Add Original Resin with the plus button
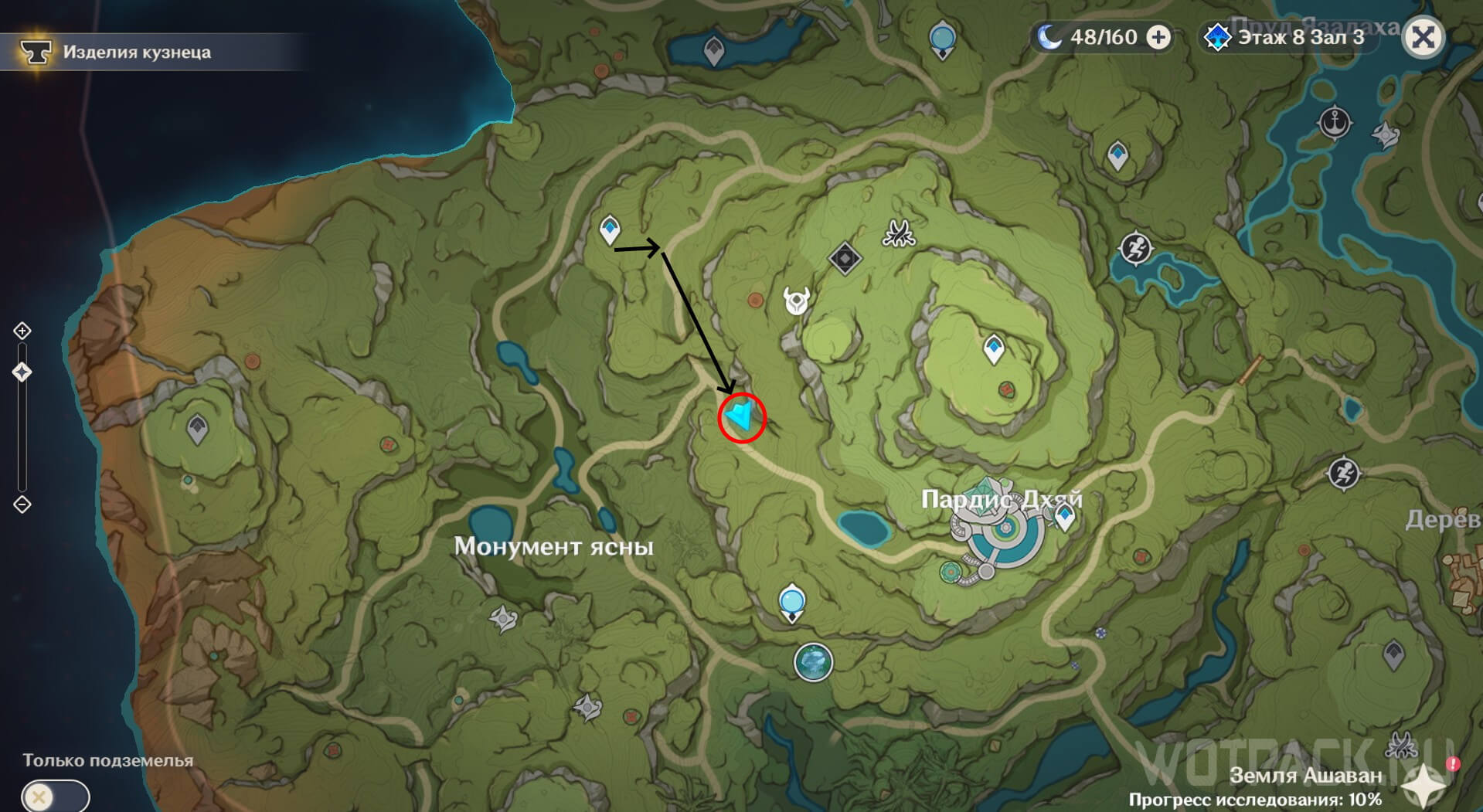 click(x=1158, y=37)
